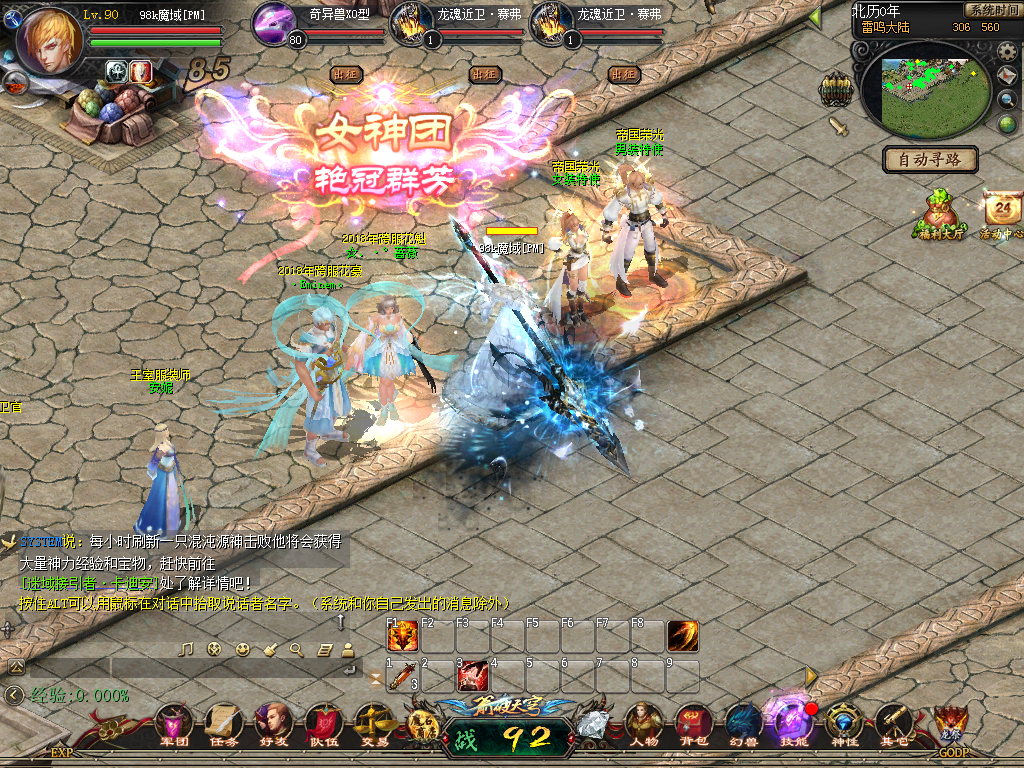Open the 活动中心 activity center calendar
Screen dimensions: 1024x768
coord(1002,212)
